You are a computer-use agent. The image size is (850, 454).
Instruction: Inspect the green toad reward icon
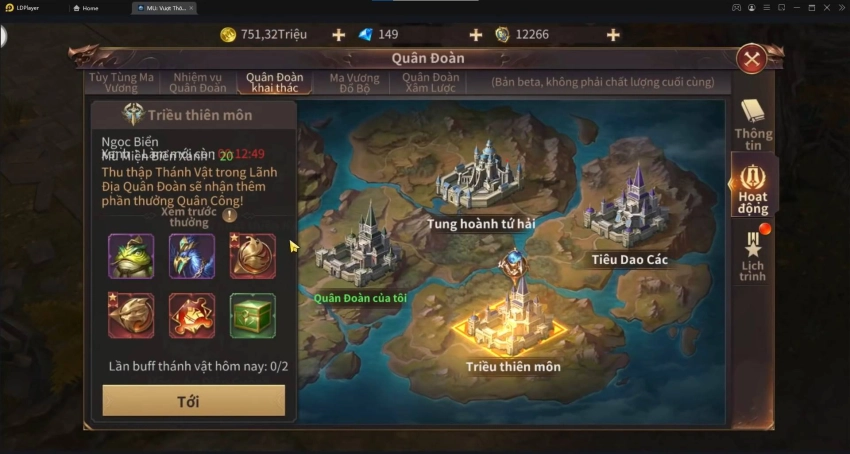131,256
